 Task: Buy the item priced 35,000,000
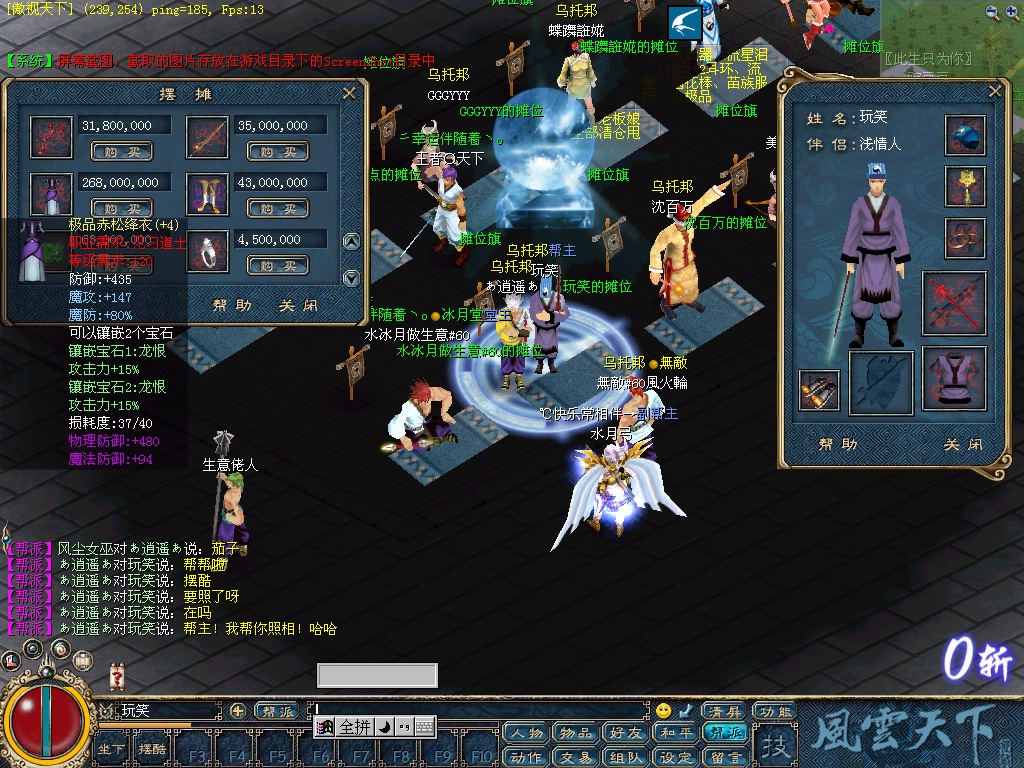pyautogui.click(x=276, y=152)
